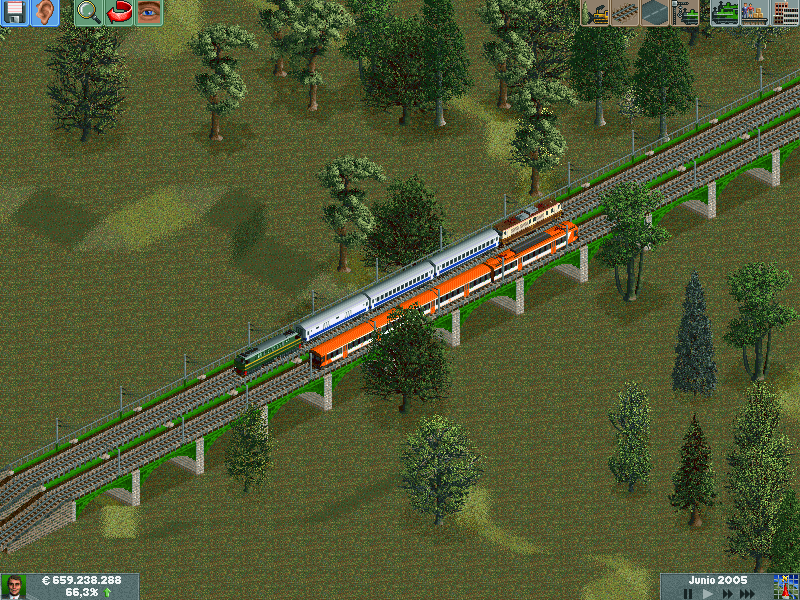The image size is (800, 600).
Task: Open the towns and buildings list
Action: coord(786,13)
